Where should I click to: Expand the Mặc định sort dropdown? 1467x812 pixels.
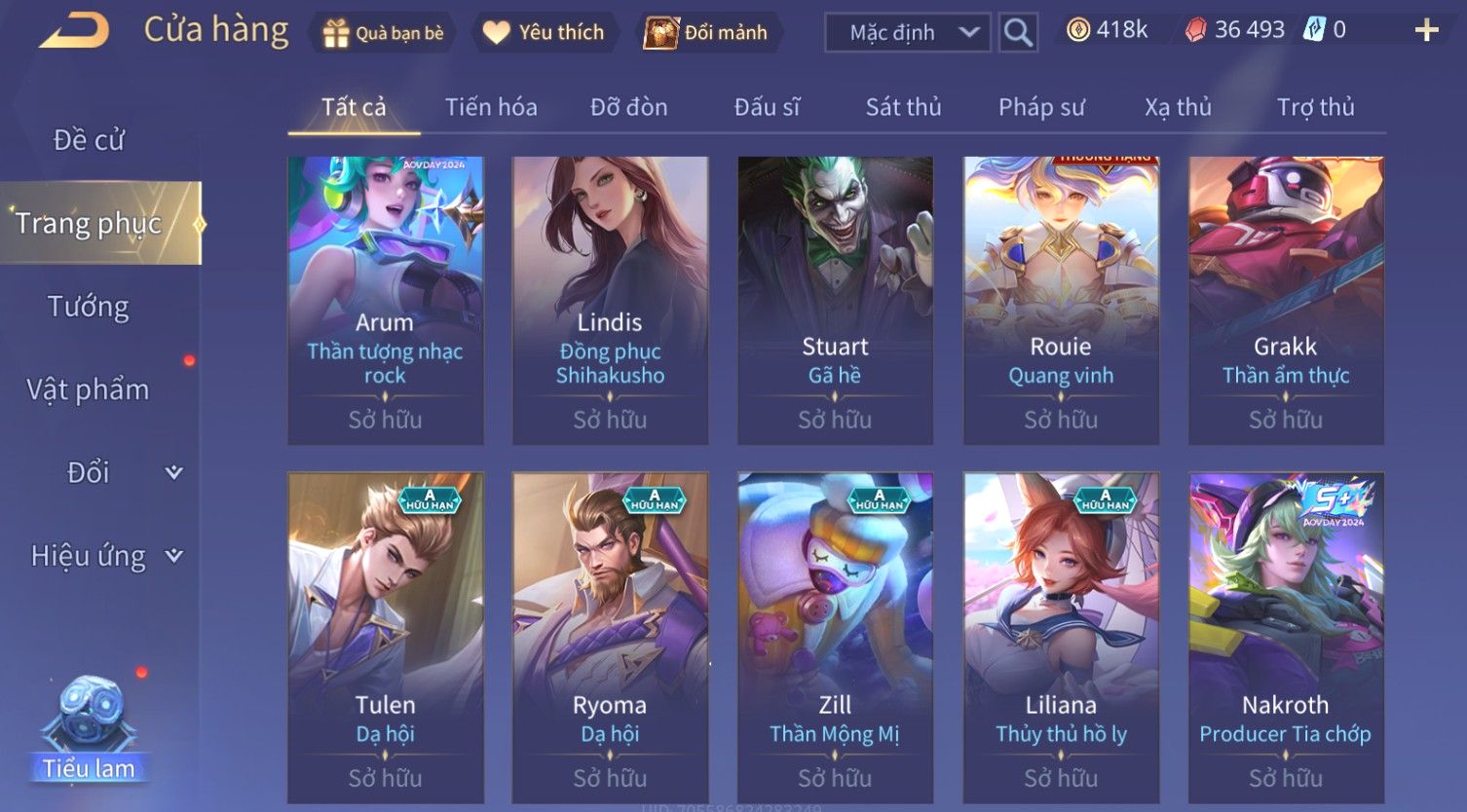click(907, 33)
